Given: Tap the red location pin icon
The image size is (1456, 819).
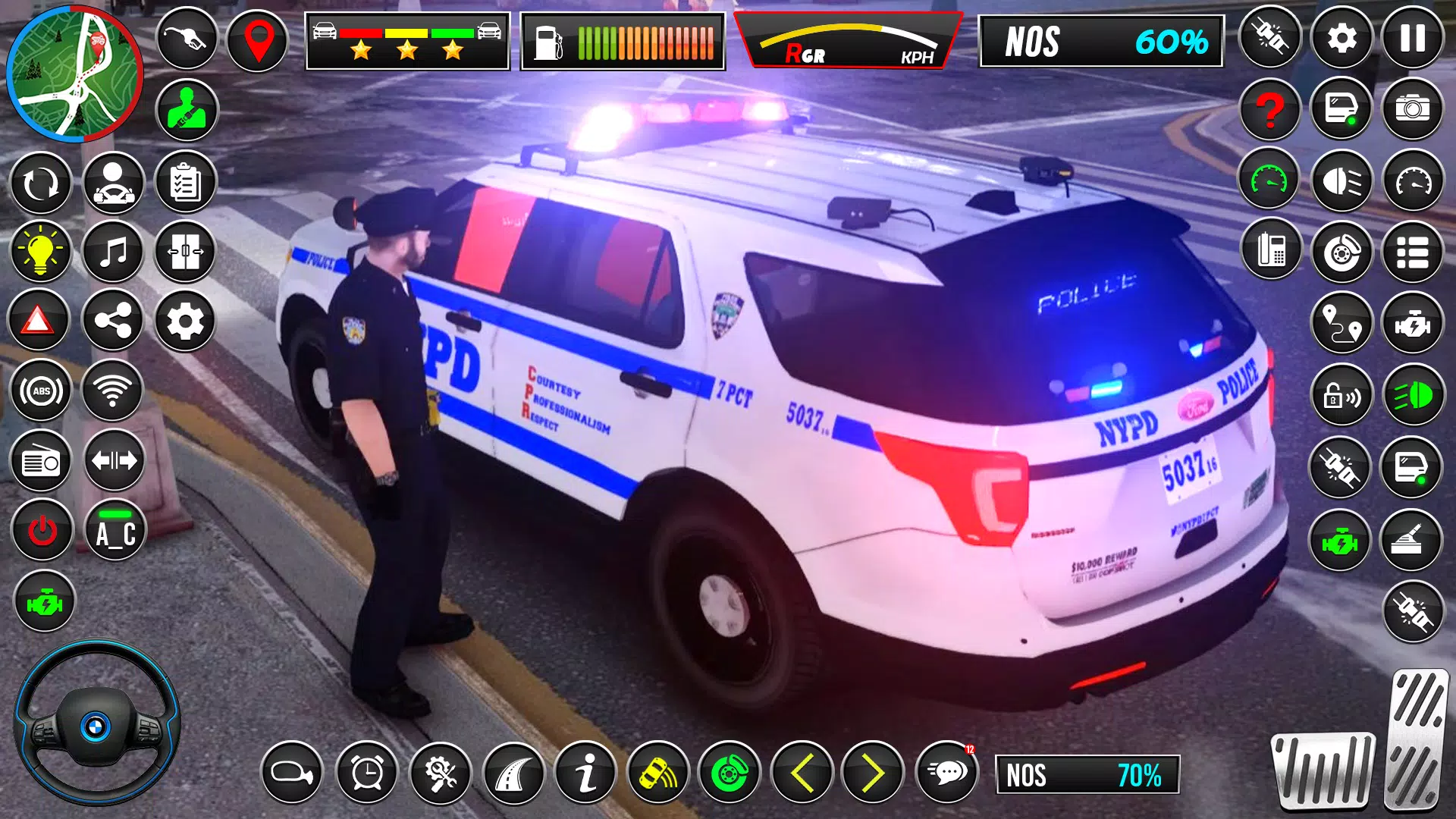Looking at the screenshot, I should point(258,39).
